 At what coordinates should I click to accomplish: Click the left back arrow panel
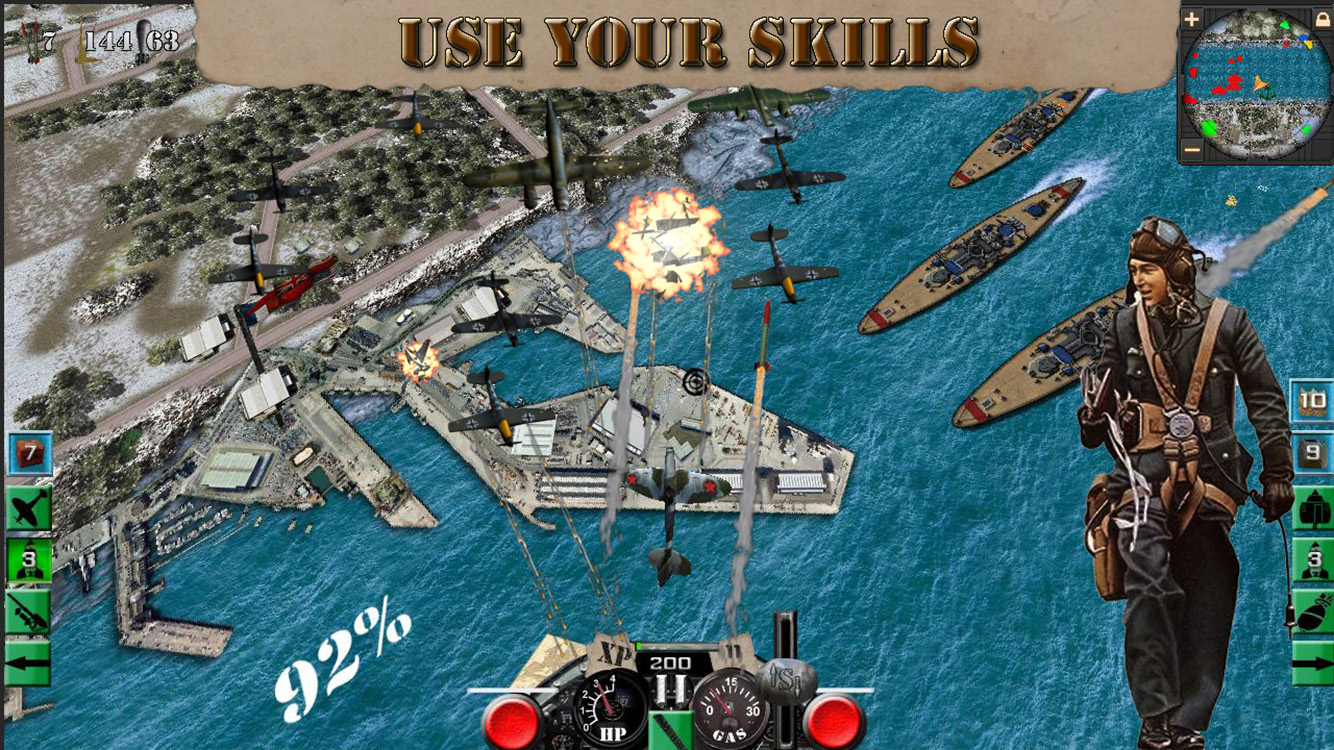coord(28,661)
